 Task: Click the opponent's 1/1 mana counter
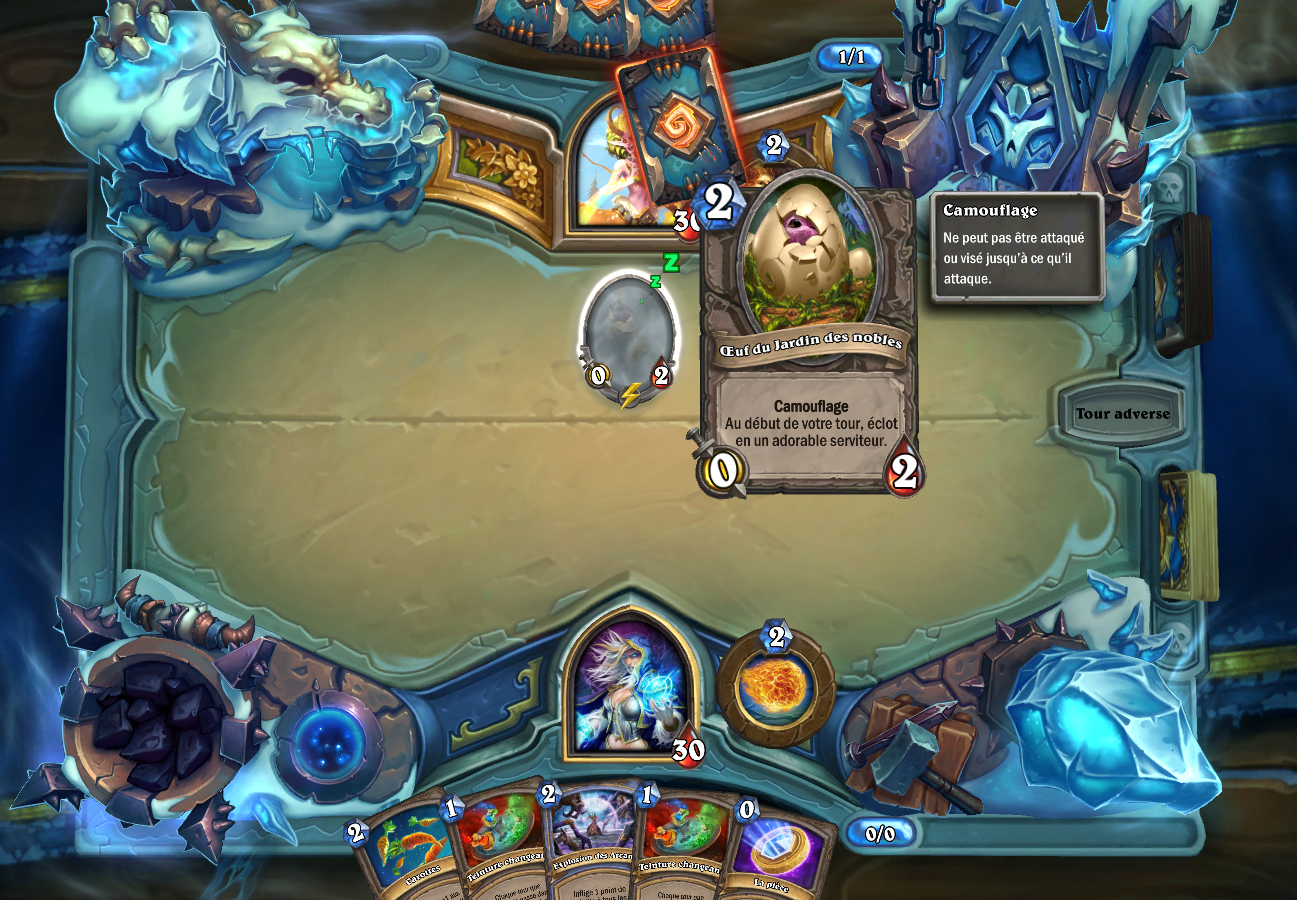point(851,57)
